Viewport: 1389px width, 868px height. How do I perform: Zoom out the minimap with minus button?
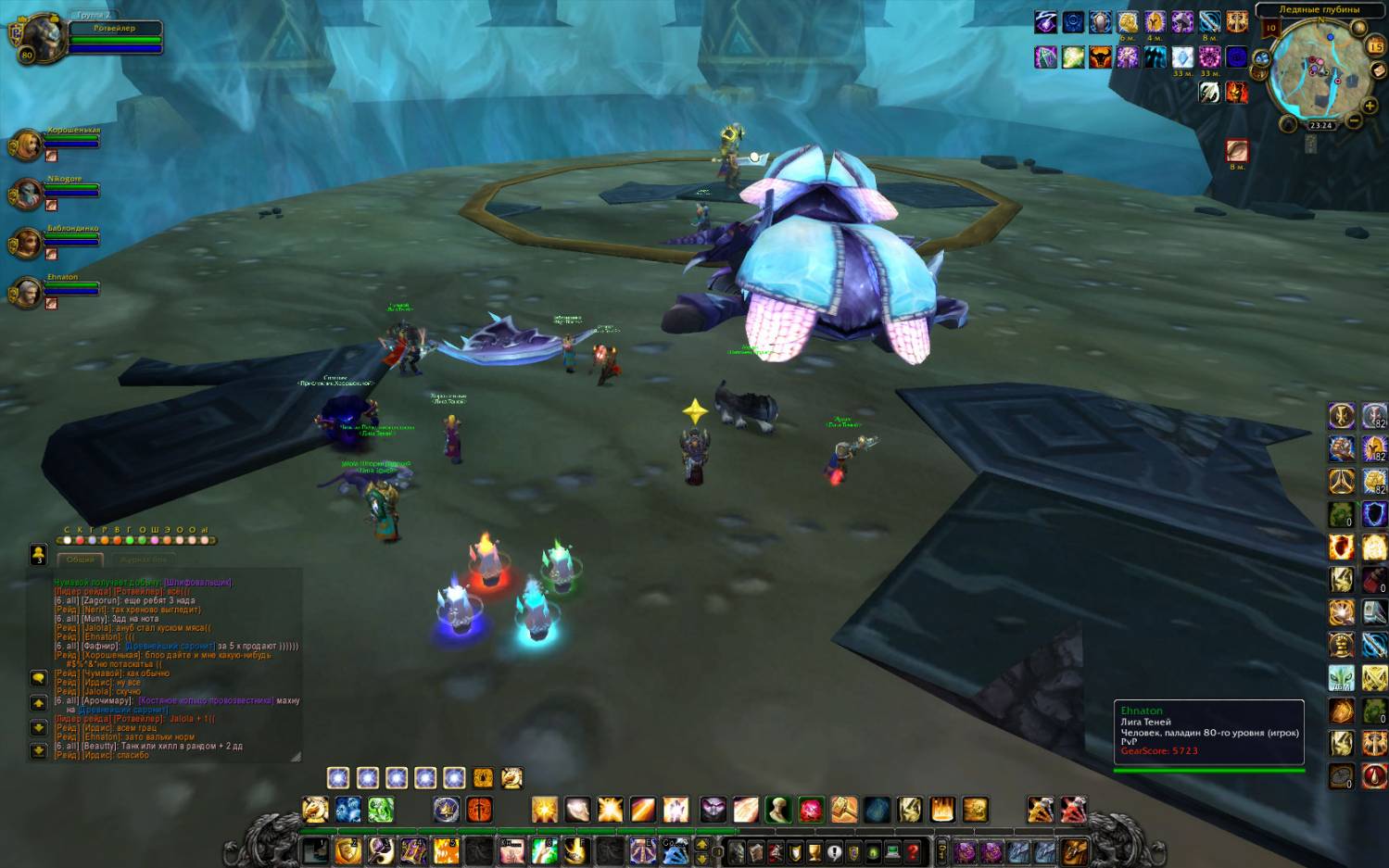pyautogui.click(x=1354, y=120)
